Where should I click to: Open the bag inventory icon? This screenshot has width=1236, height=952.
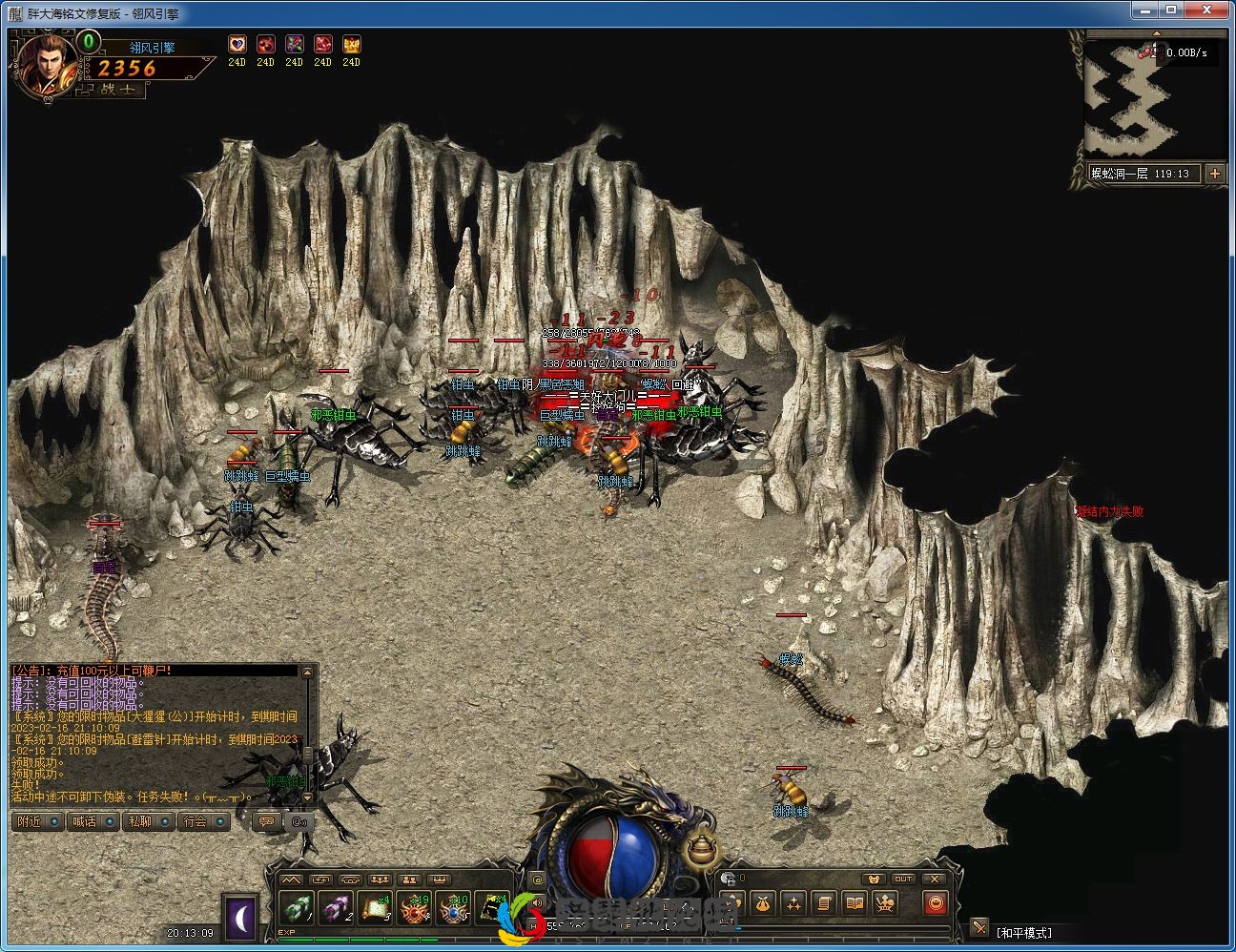761,902
